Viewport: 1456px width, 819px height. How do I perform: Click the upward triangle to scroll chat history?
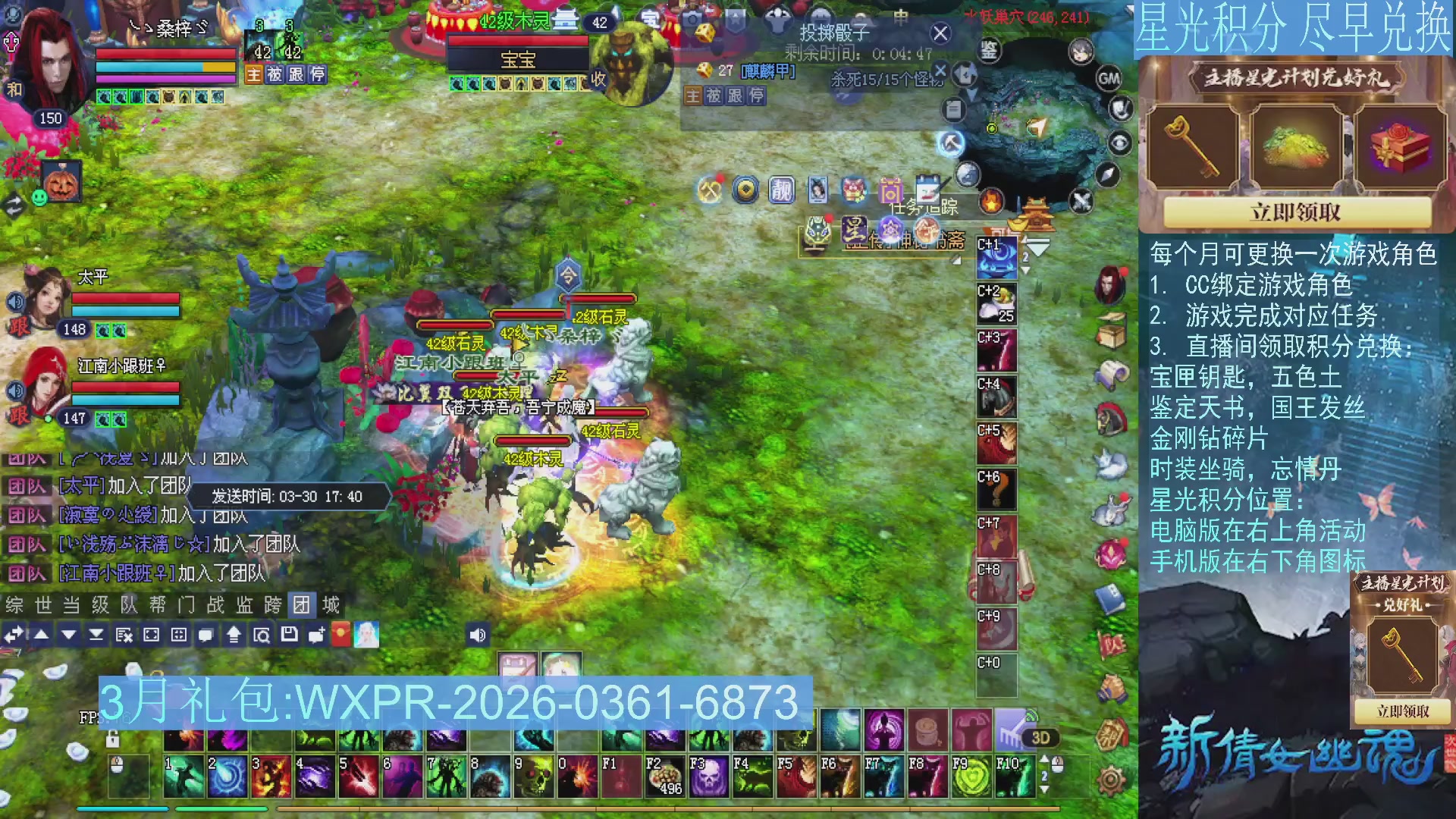click(x=42, y=635)
